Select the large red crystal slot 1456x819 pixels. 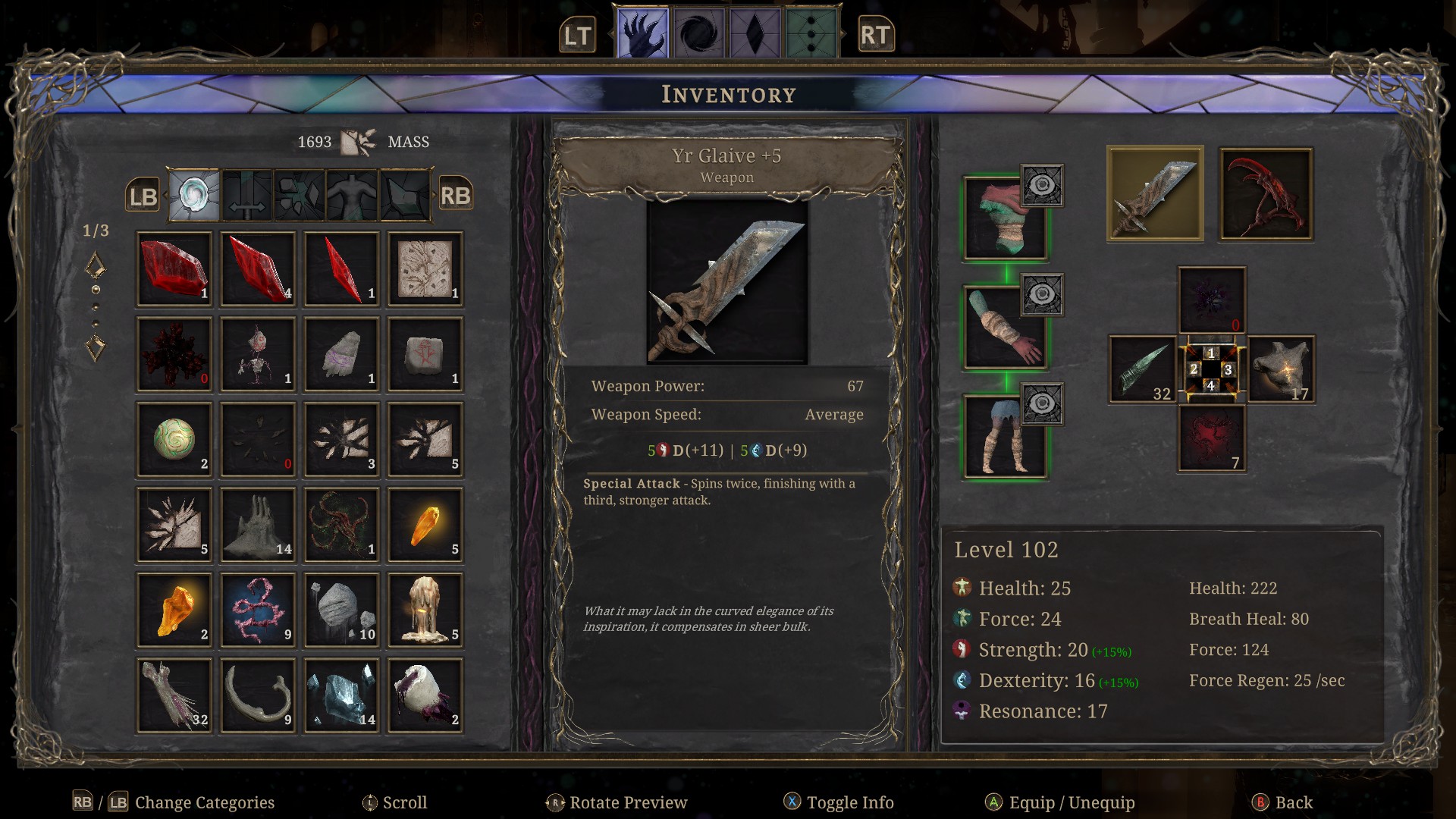click(x=174, y=269)
